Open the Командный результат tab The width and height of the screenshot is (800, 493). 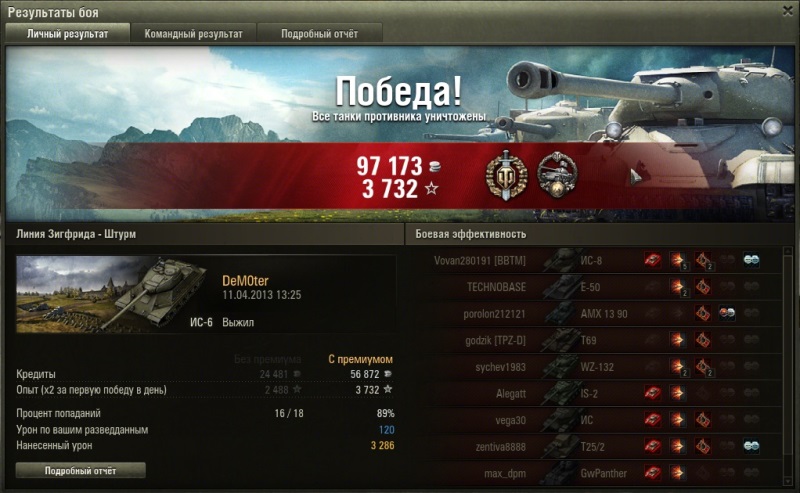tap(193, 34)
